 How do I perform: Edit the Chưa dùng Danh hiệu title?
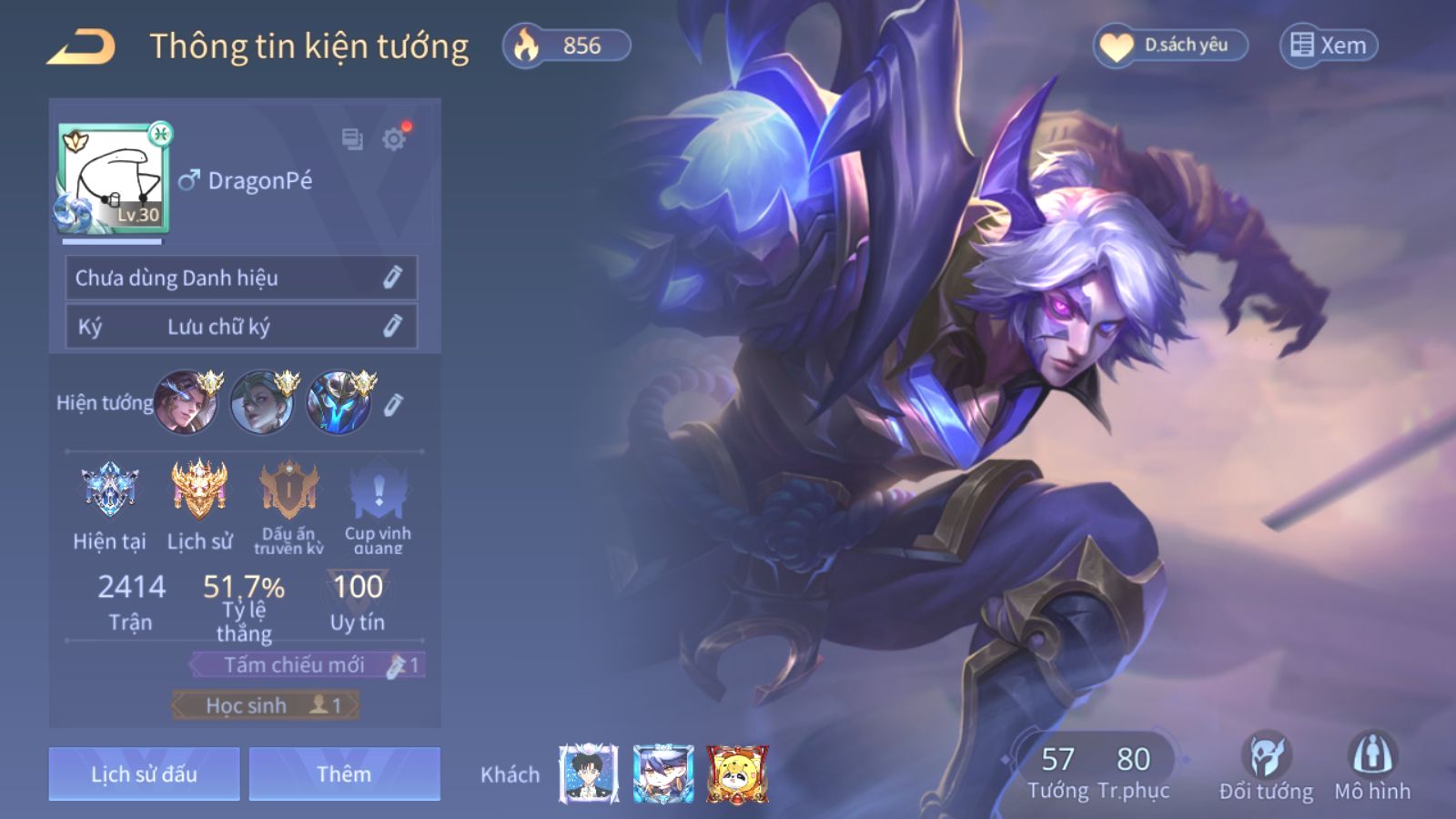click(x=392, y=278)
